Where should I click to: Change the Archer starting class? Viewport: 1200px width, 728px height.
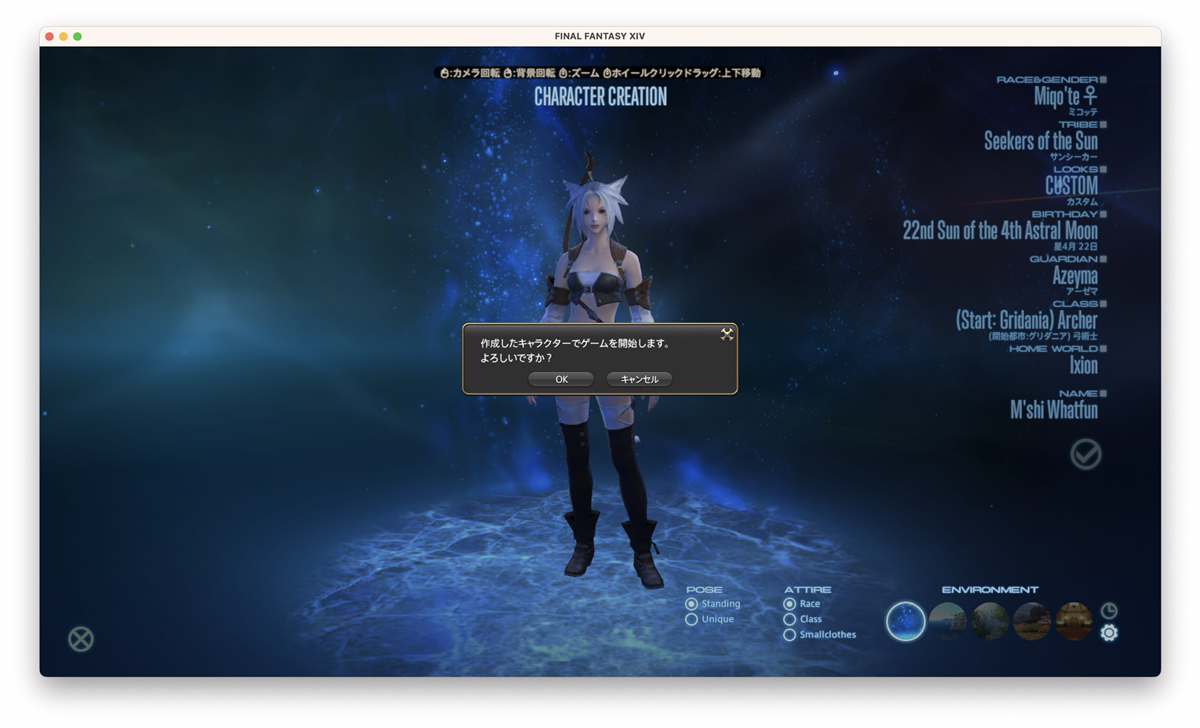click(x=1026, y=320)
